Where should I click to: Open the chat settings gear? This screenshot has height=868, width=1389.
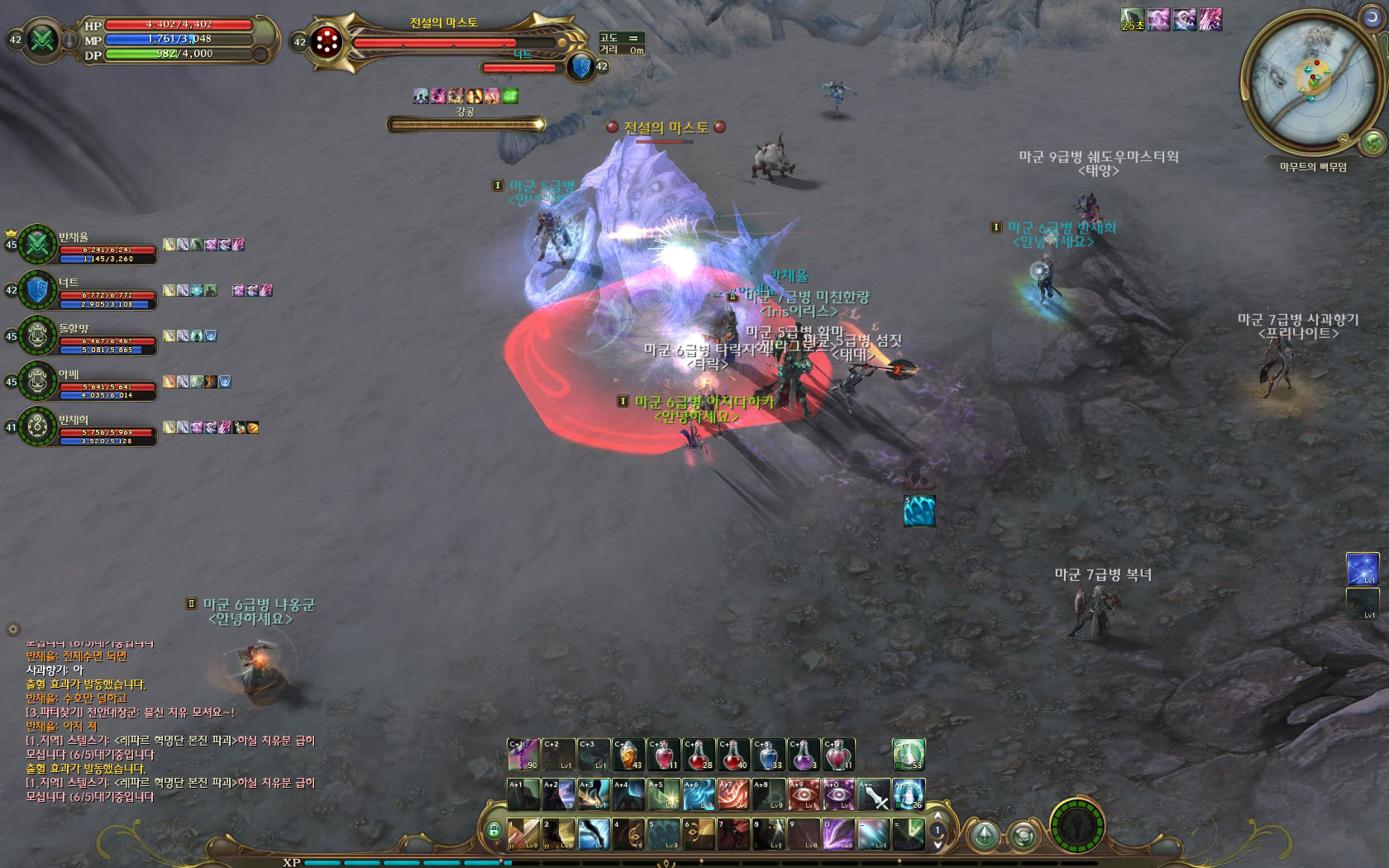tap(13, 629)
